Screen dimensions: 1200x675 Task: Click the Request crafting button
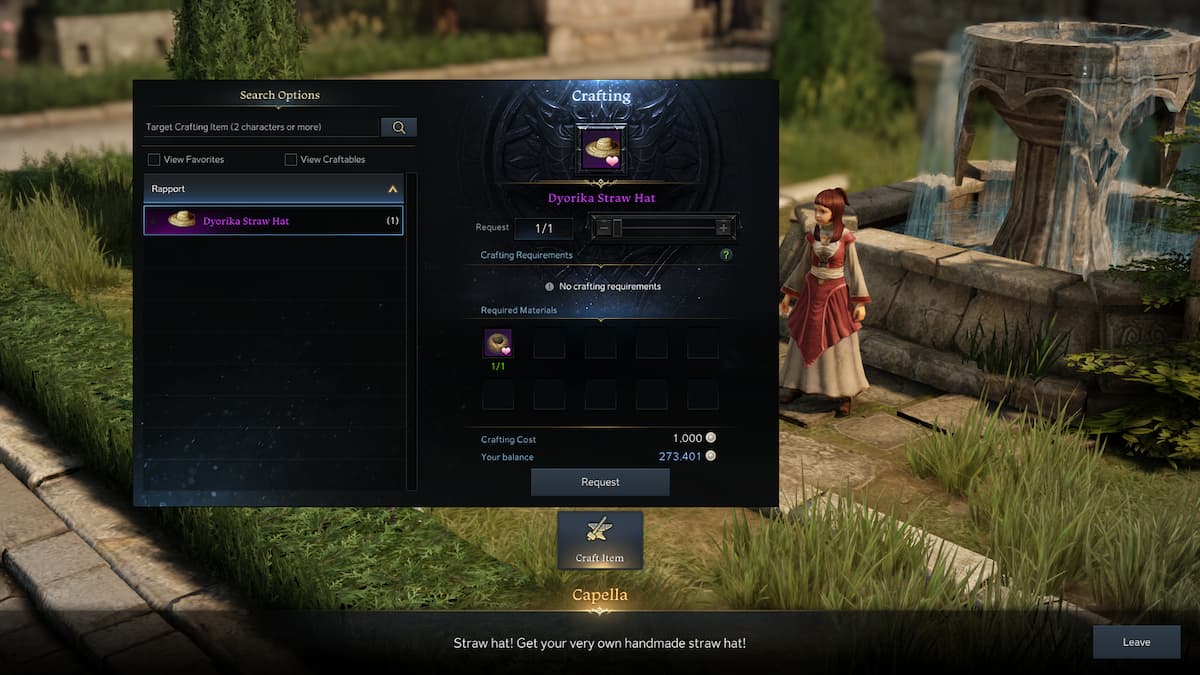[x=600, y=482]
